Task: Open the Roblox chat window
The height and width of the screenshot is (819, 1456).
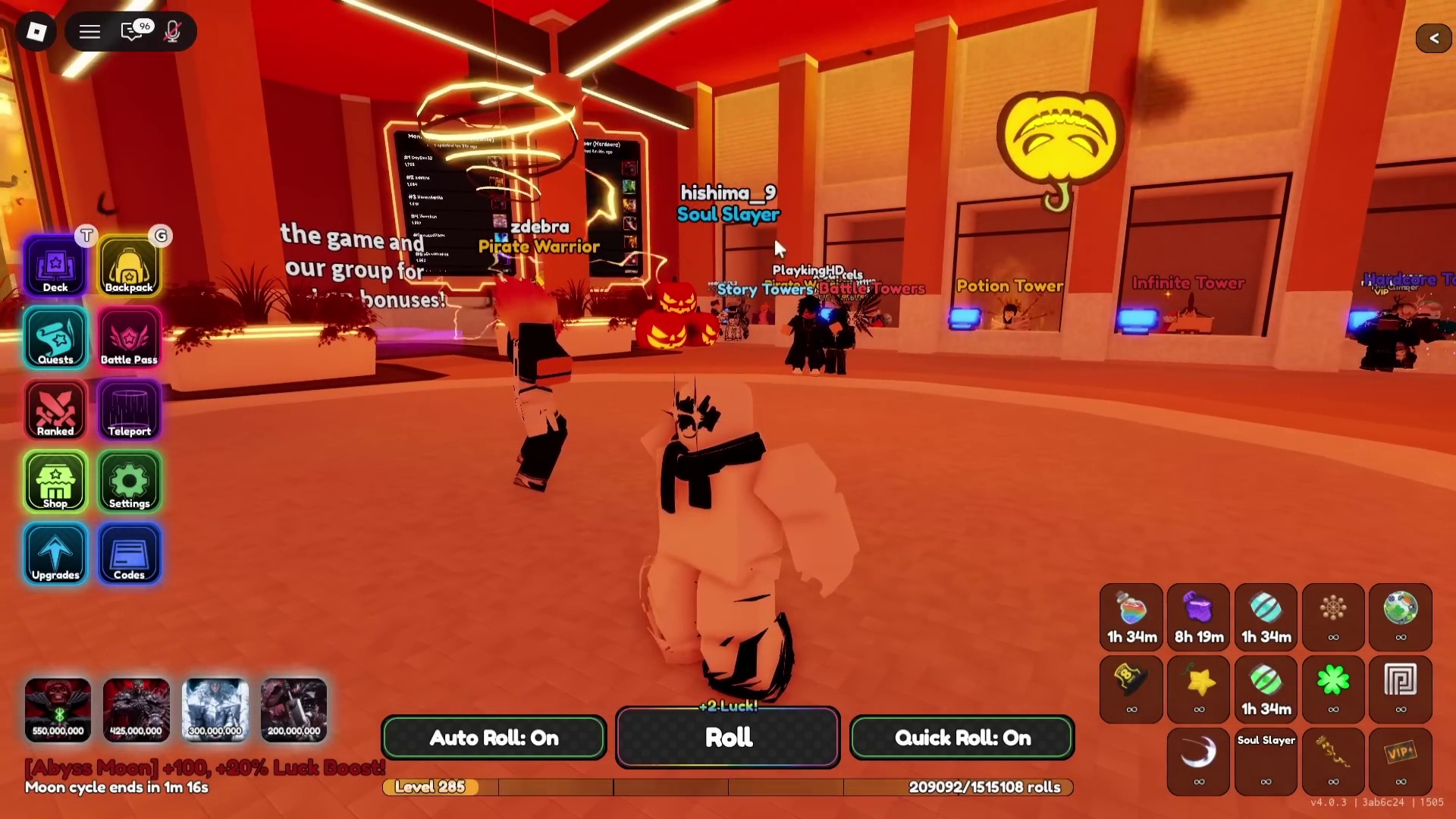Action: (x=133, y=32)
